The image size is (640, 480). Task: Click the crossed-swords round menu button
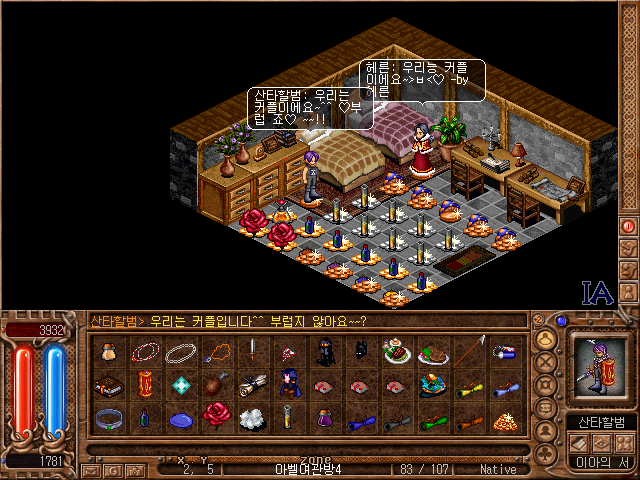(546, 360)
